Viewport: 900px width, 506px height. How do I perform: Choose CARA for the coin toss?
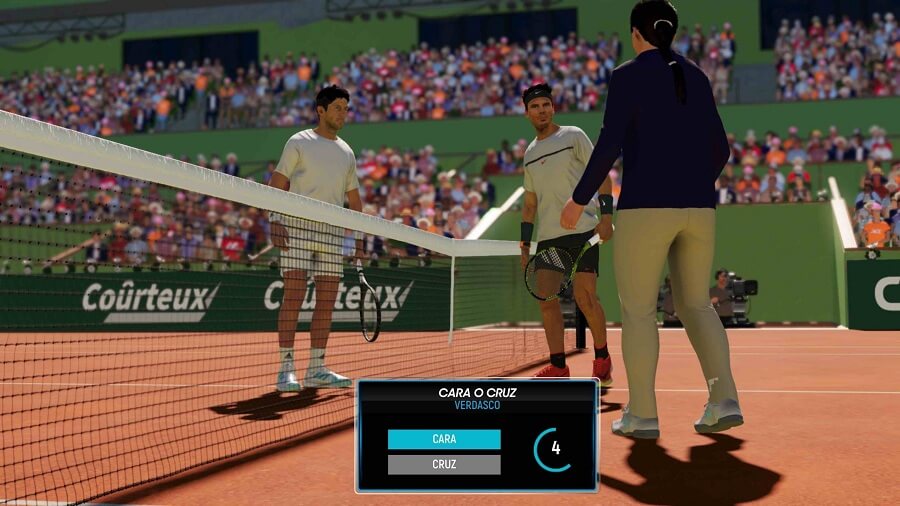click(444, 439)
